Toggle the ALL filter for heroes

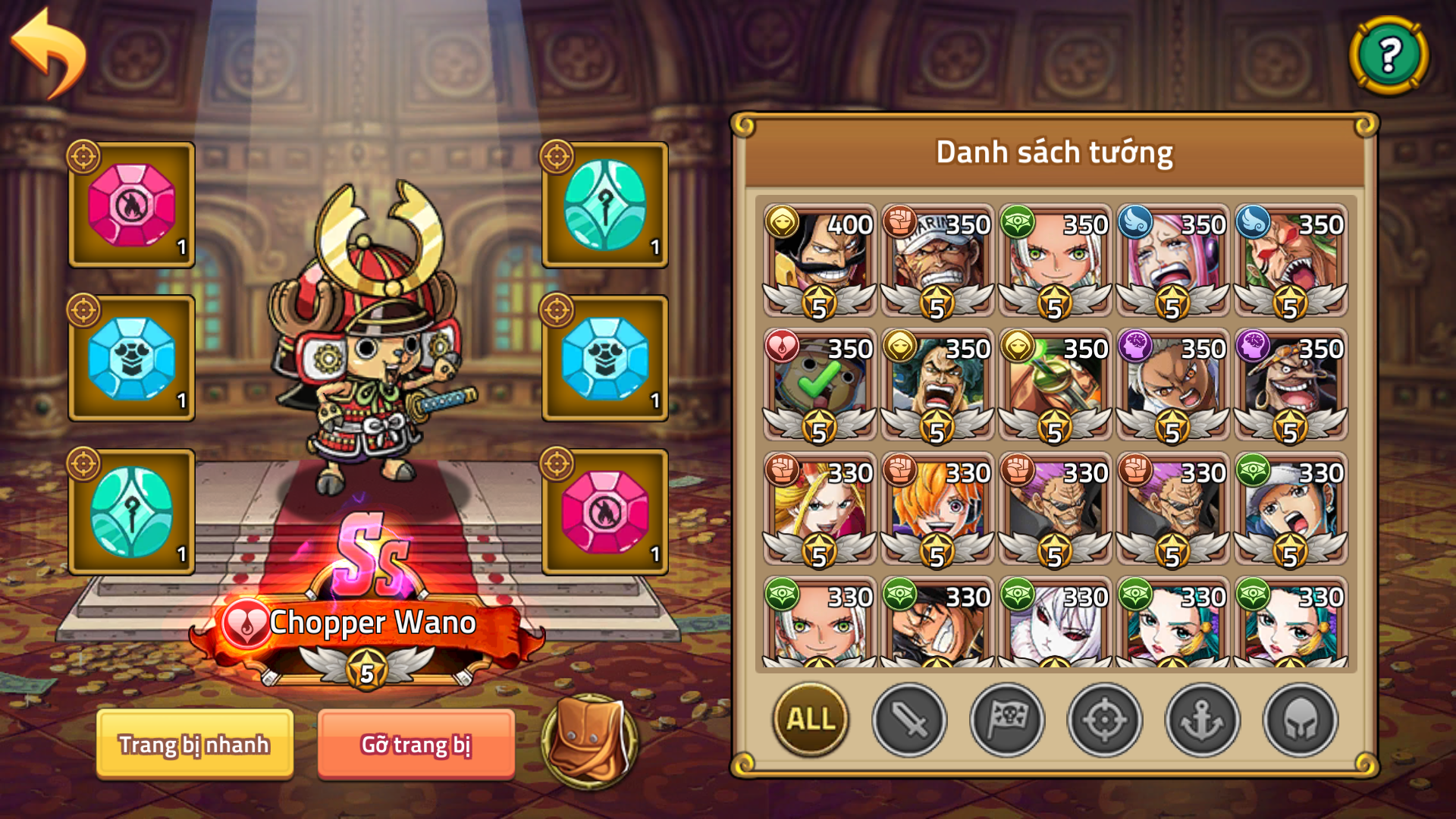pyautogui.click(x=808, y=720)
